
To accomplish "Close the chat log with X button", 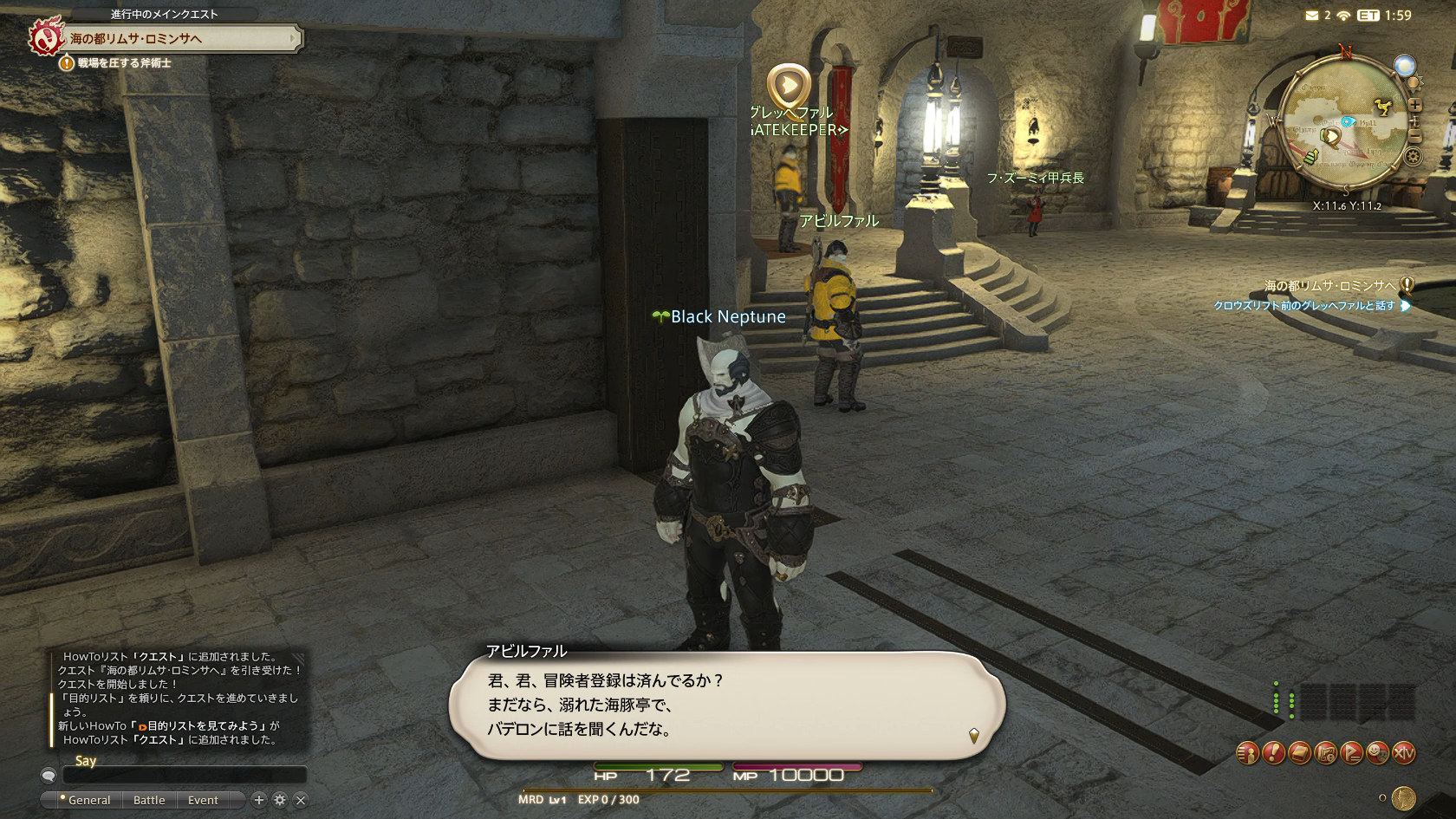I will 301,800.
